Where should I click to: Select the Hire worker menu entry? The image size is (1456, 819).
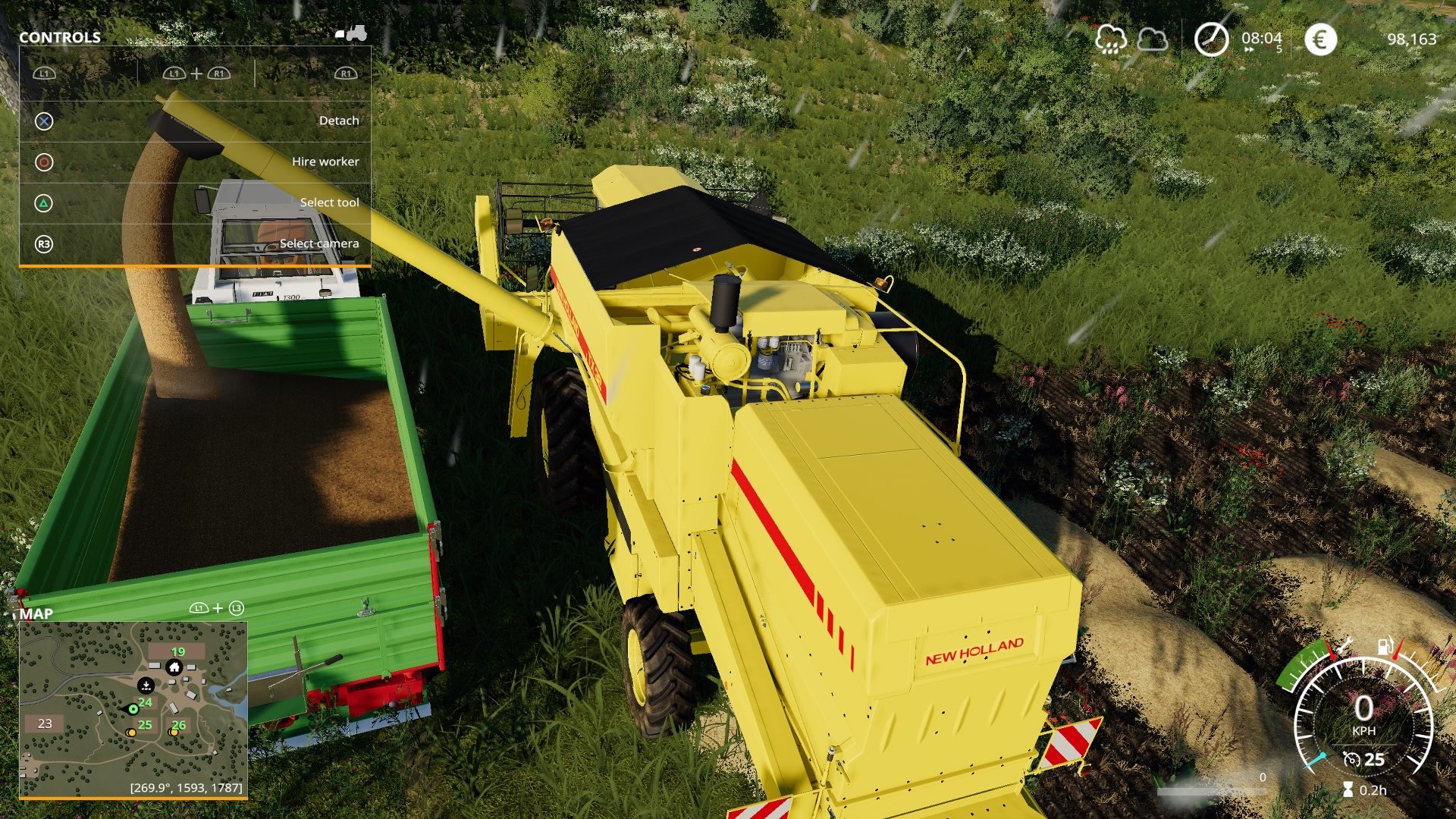[x=326, y=161]
